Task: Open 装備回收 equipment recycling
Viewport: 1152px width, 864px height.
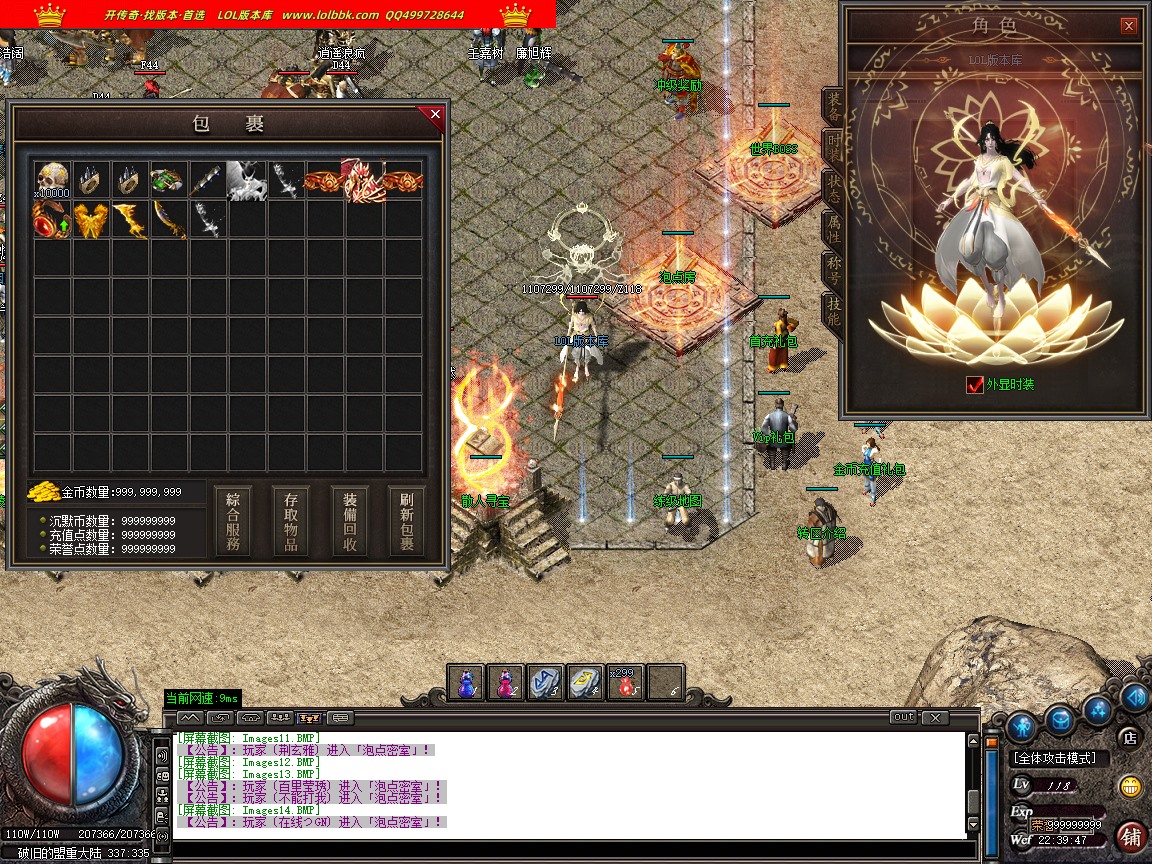Action: pos(350,521)
